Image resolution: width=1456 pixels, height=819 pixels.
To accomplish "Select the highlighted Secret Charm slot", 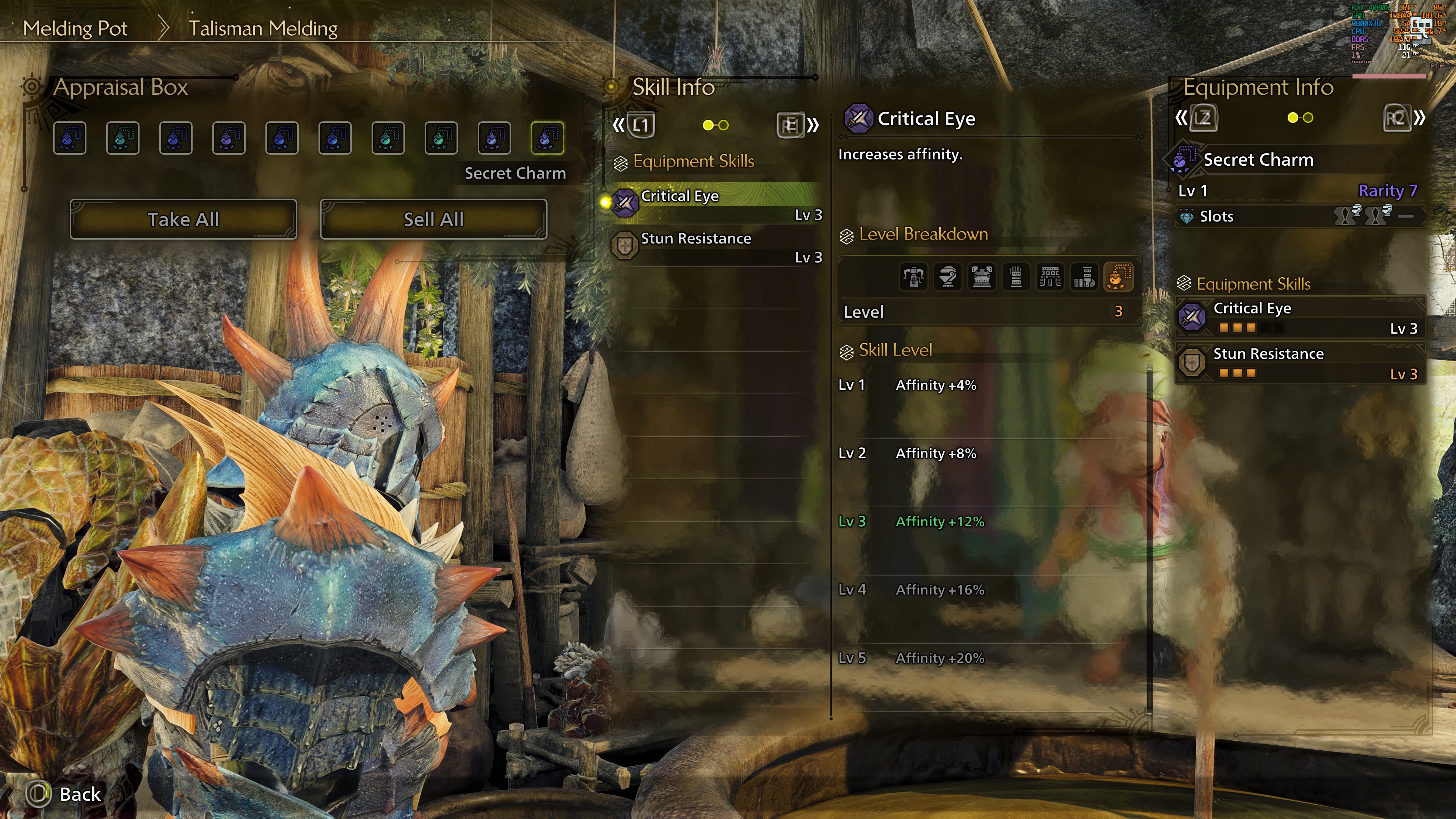I will coord(546,138).
